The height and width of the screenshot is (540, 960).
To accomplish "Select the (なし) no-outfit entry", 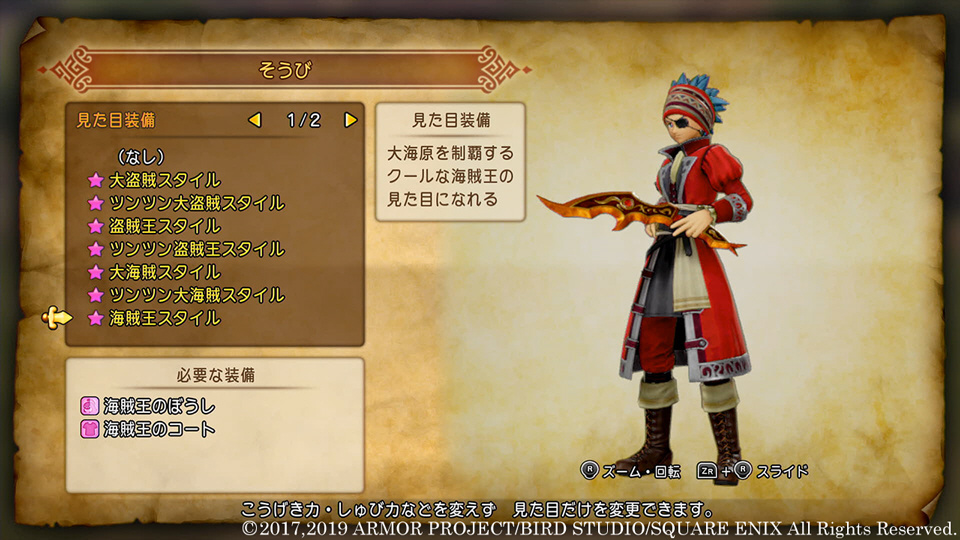I will [x=140, y=157].
